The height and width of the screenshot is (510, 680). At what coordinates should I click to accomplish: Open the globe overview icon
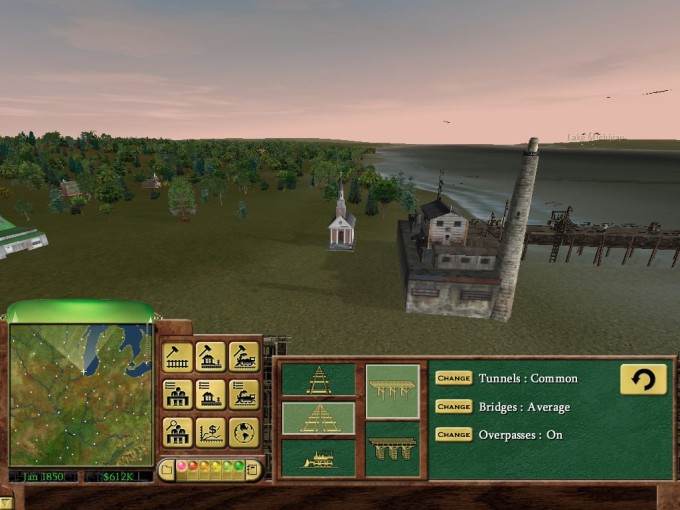coord(243,432)
